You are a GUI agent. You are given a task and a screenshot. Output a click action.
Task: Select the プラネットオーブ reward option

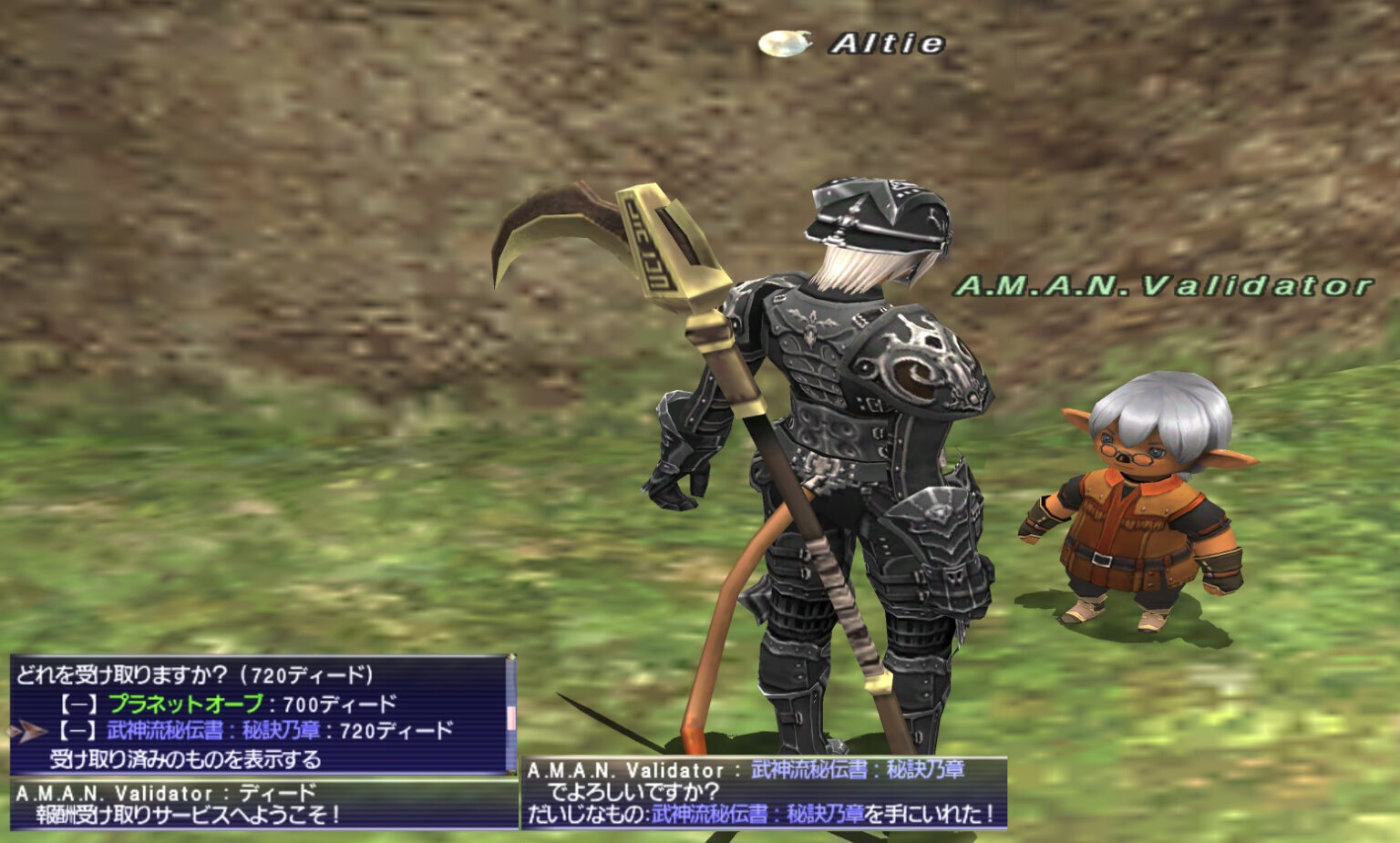pos(185,701)
